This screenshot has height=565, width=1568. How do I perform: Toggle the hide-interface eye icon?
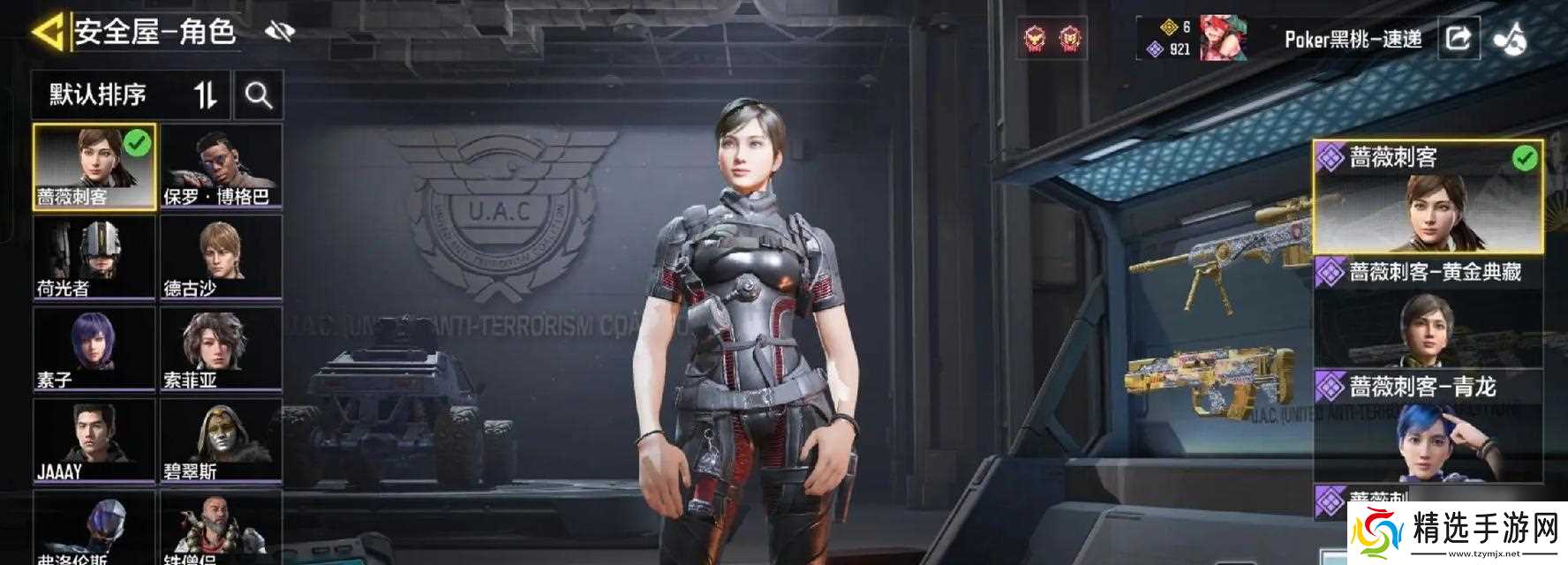280,33
